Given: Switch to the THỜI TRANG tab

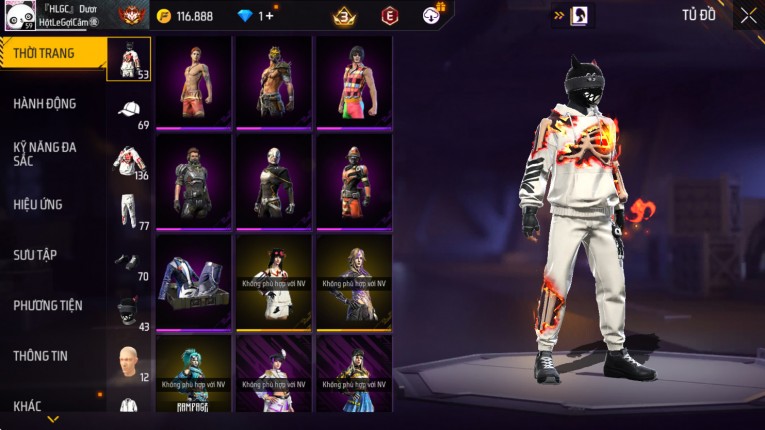Looking at the screenshot, I should point(45,53).
